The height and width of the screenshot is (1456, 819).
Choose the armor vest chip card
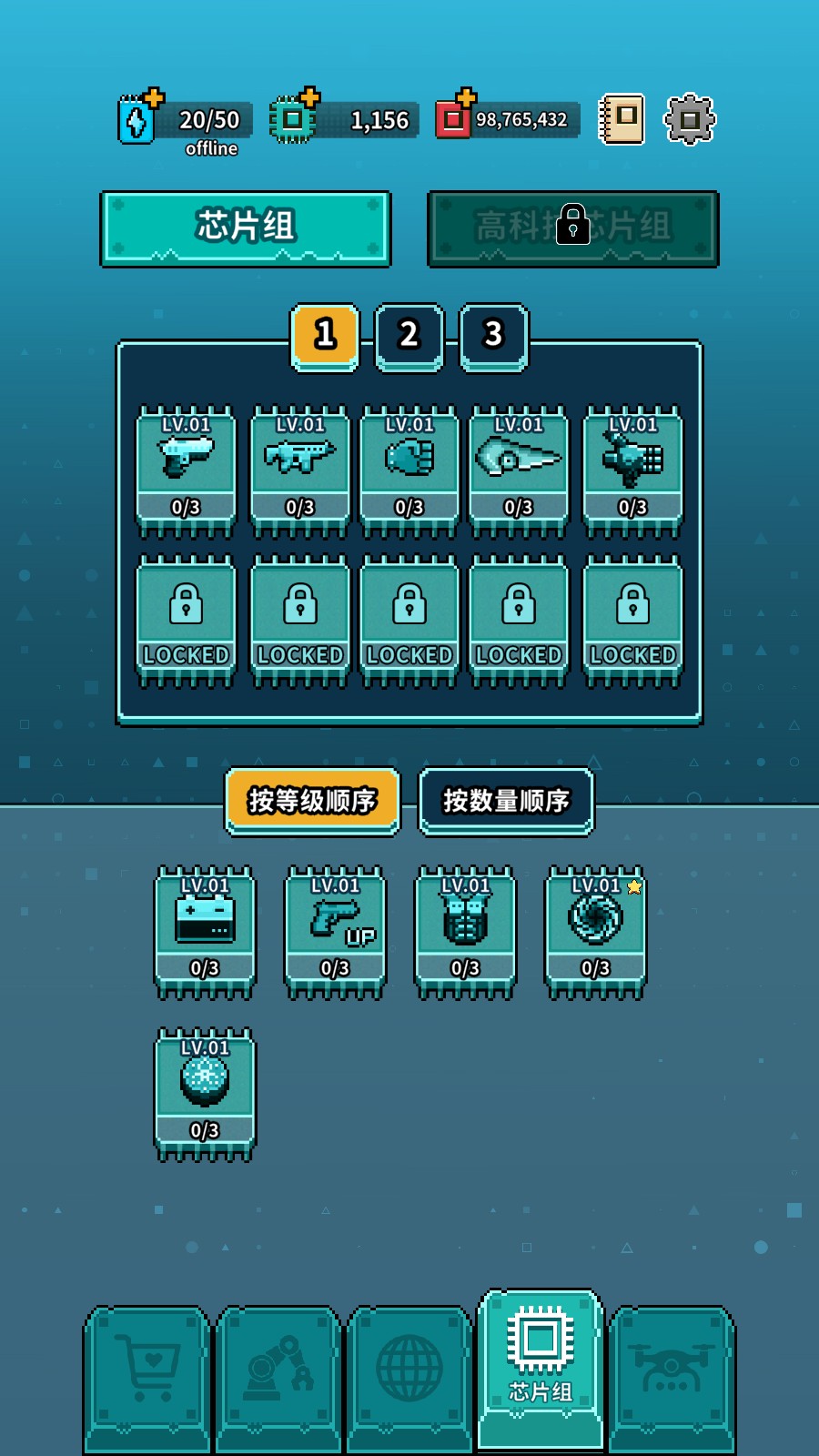(465, 931)
